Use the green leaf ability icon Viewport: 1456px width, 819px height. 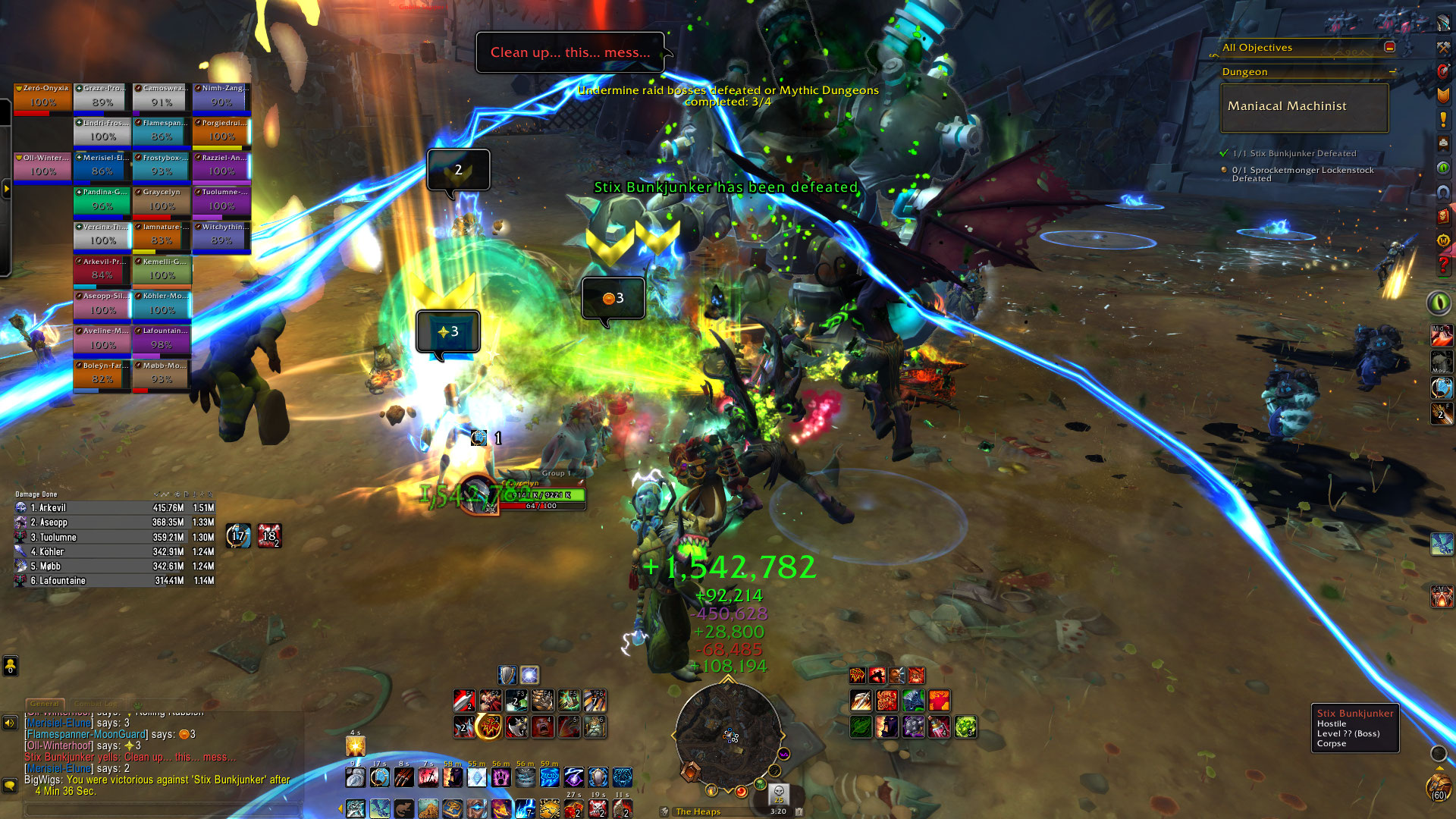861,726
